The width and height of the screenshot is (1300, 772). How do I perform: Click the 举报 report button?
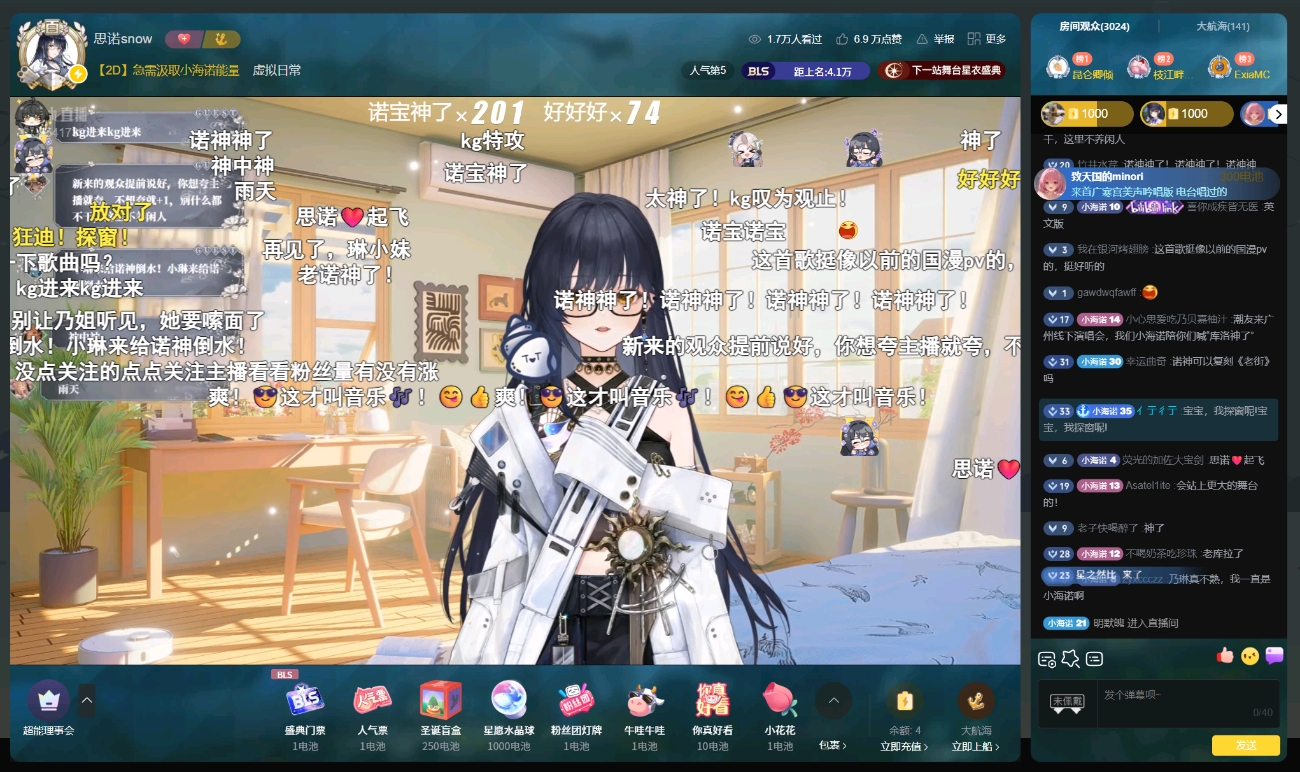click(935, 39)
